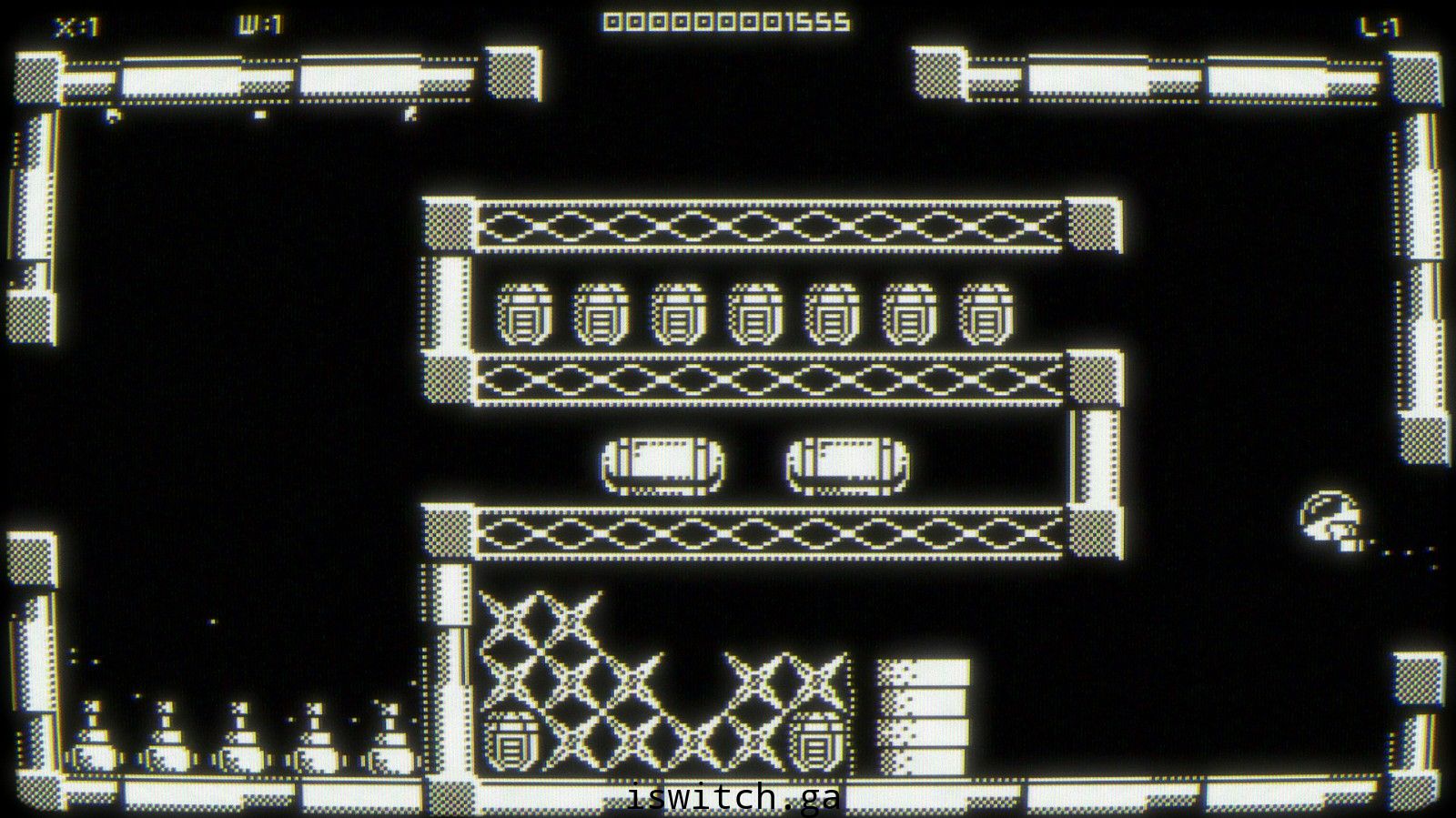Click the right capsule pickup between the platforms

point(846,464)
